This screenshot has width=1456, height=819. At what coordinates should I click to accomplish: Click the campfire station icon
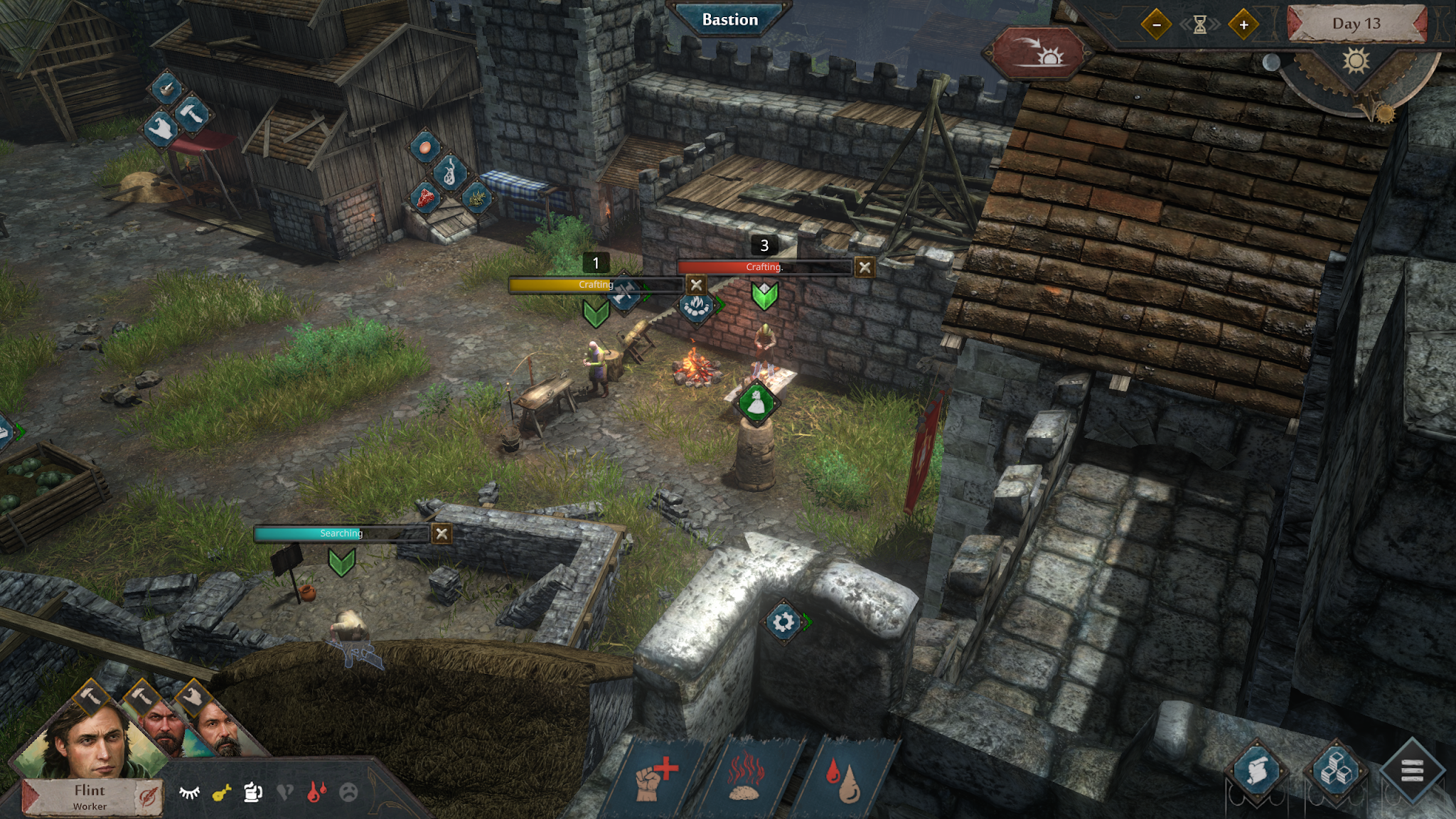click(x=695, y=306)
